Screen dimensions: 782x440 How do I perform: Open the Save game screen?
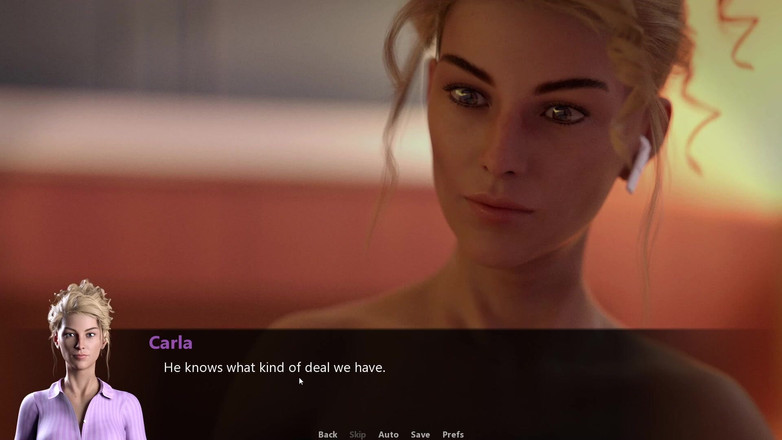coord(420,434)
